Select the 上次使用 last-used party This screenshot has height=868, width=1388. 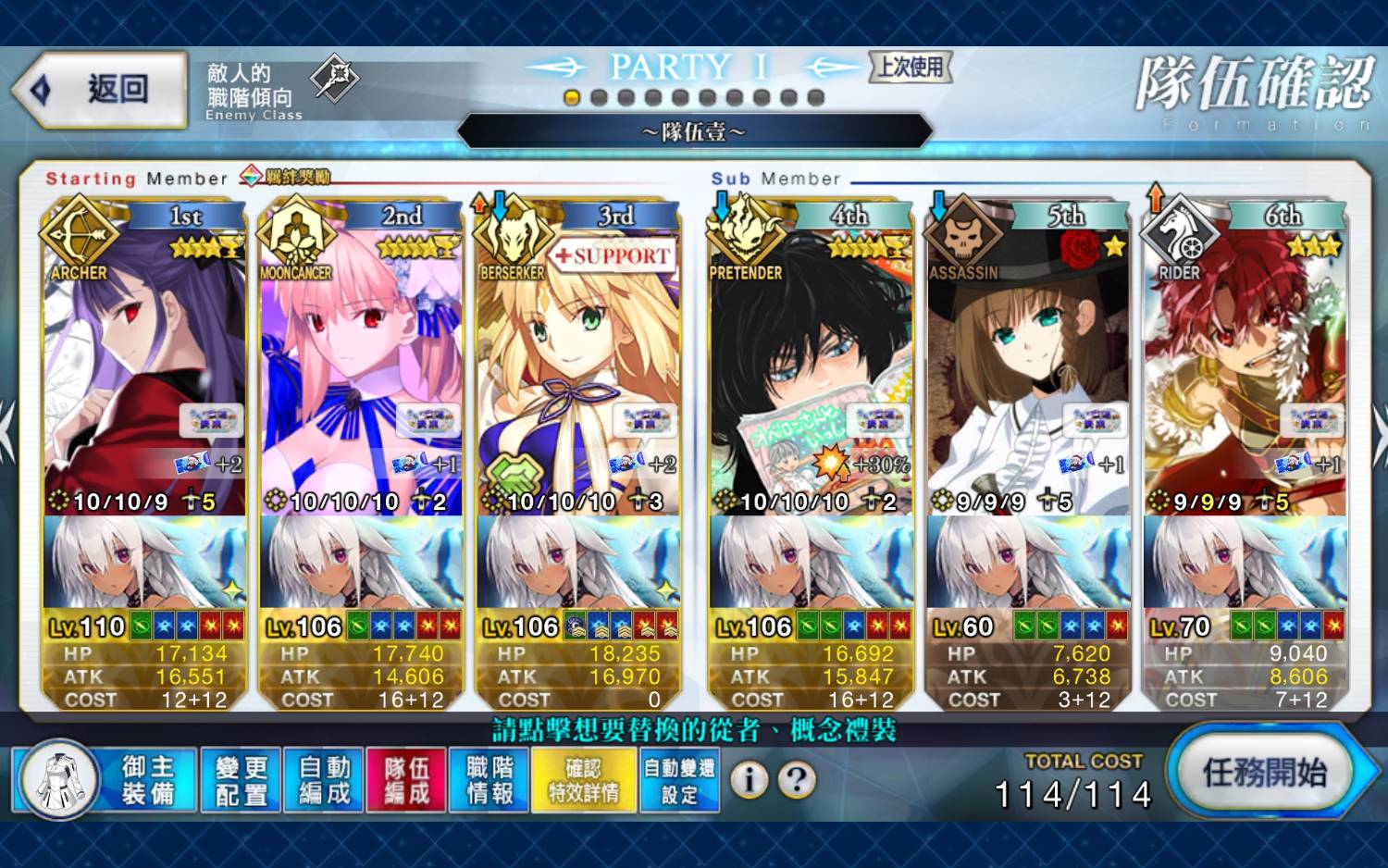point(911,67)
